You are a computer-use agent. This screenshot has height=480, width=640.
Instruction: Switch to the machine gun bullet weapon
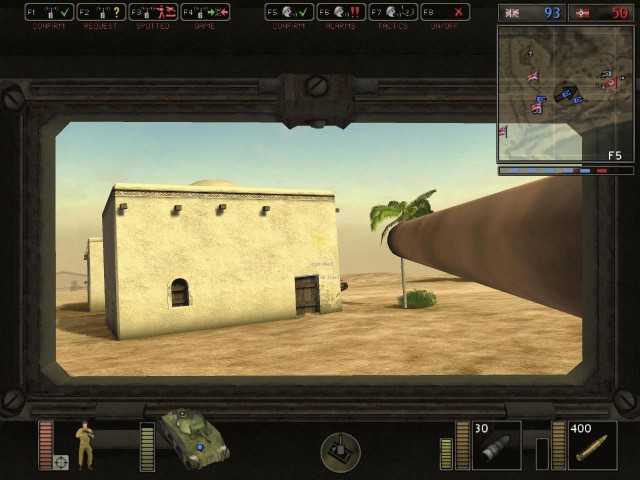[593, 446]
